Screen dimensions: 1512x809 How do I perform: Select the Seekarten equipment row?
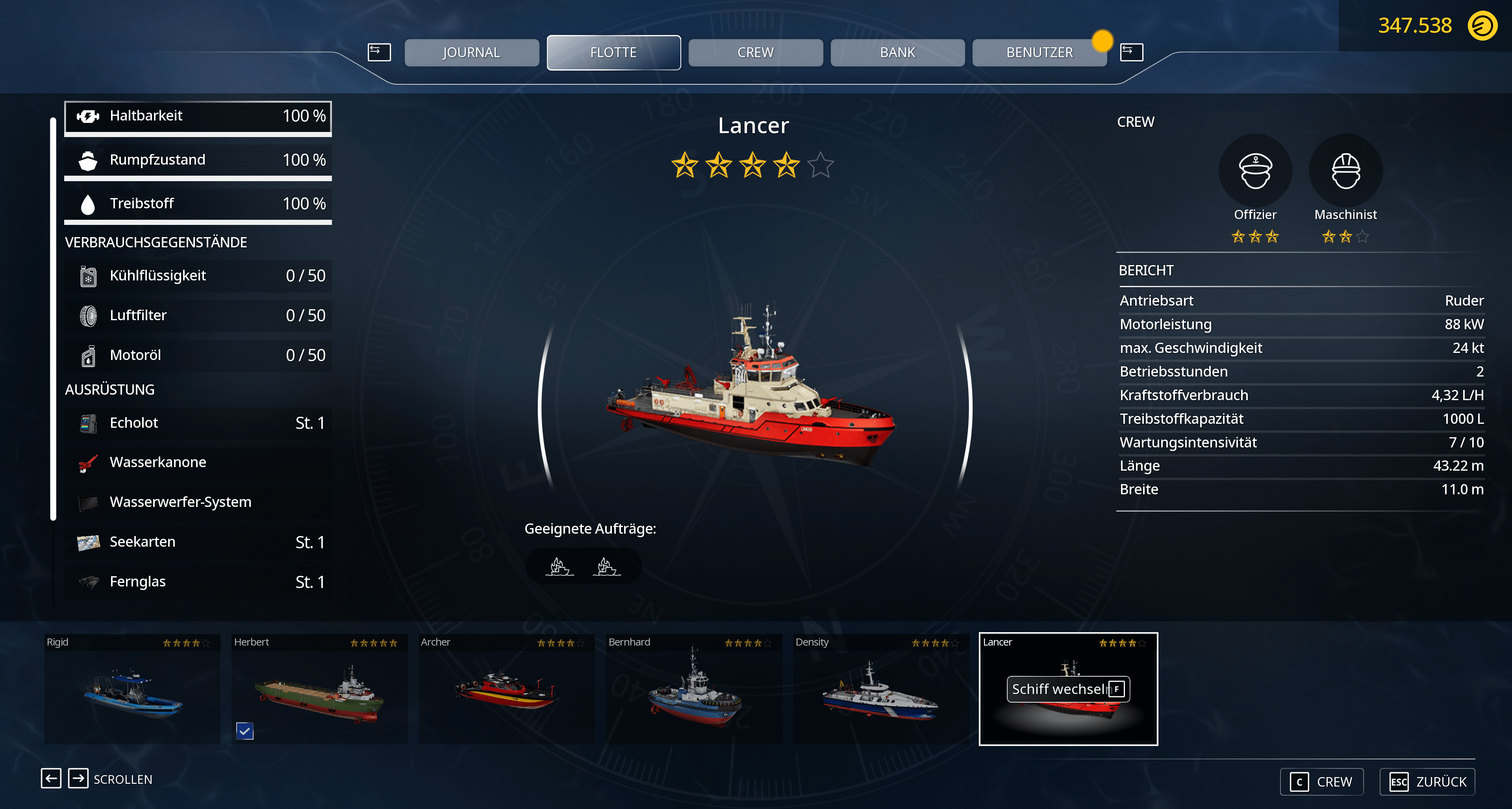point(198,542)
